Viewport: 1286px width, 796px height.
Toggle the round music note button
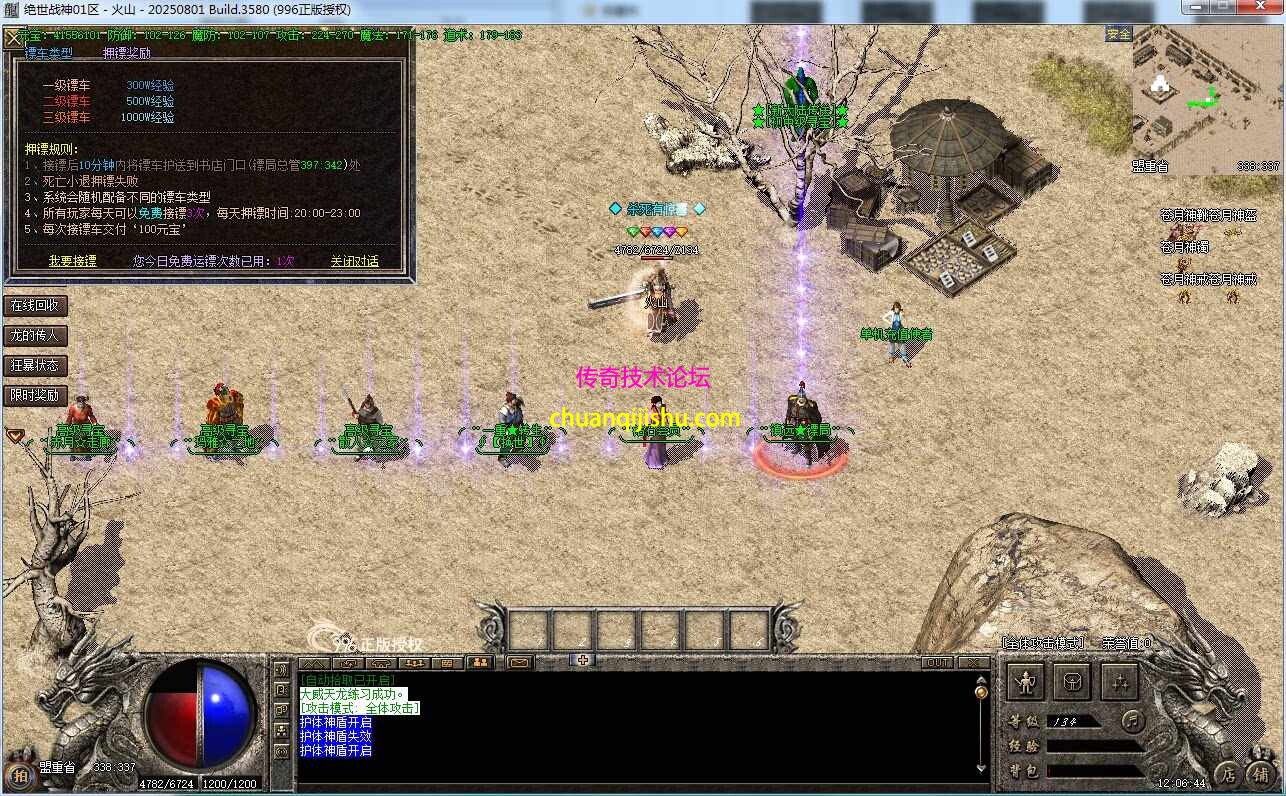coord(1132,719)
